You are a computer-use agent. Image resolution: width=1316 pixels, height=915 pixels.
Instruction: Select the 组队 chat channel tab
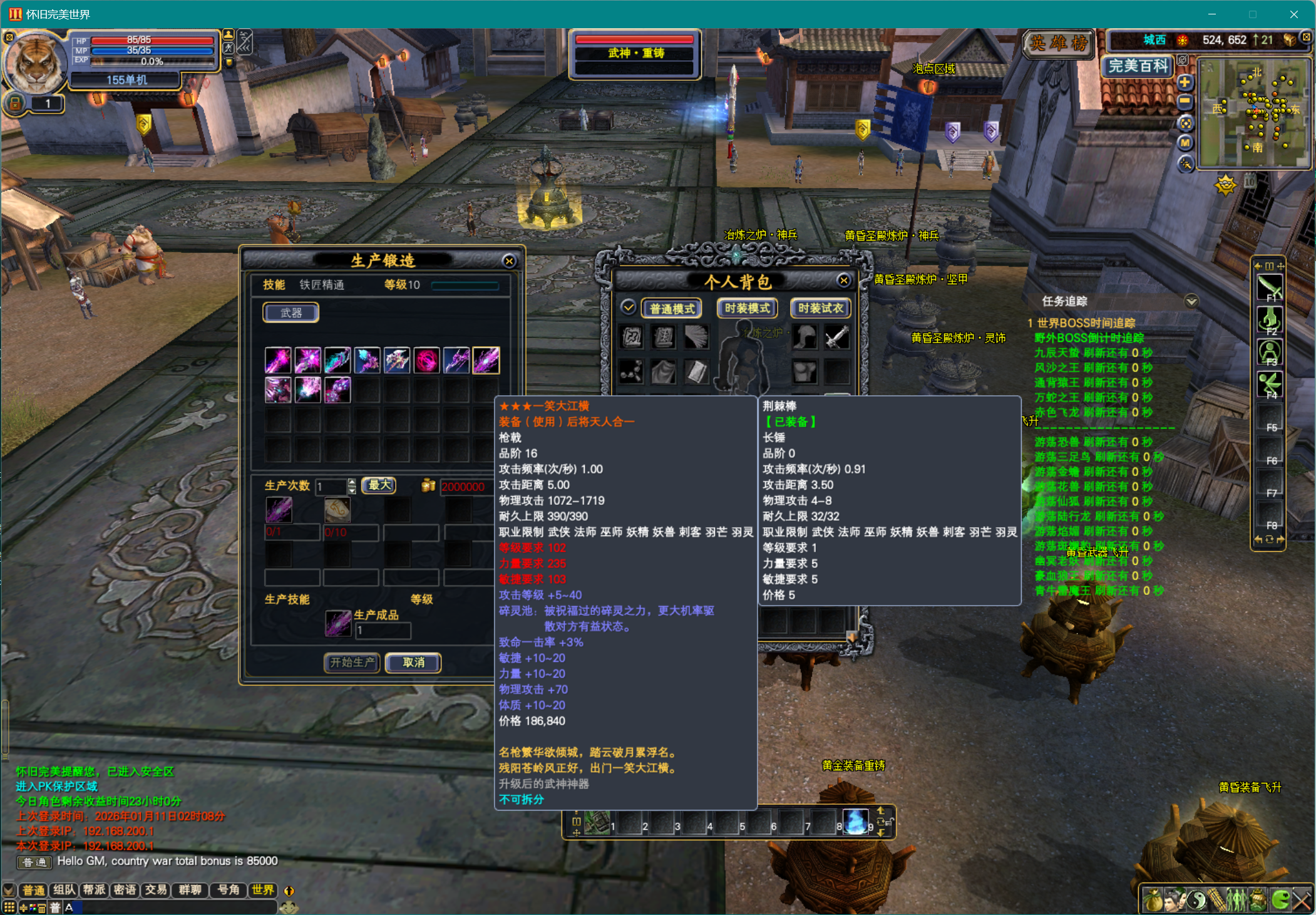click(64, 890)
